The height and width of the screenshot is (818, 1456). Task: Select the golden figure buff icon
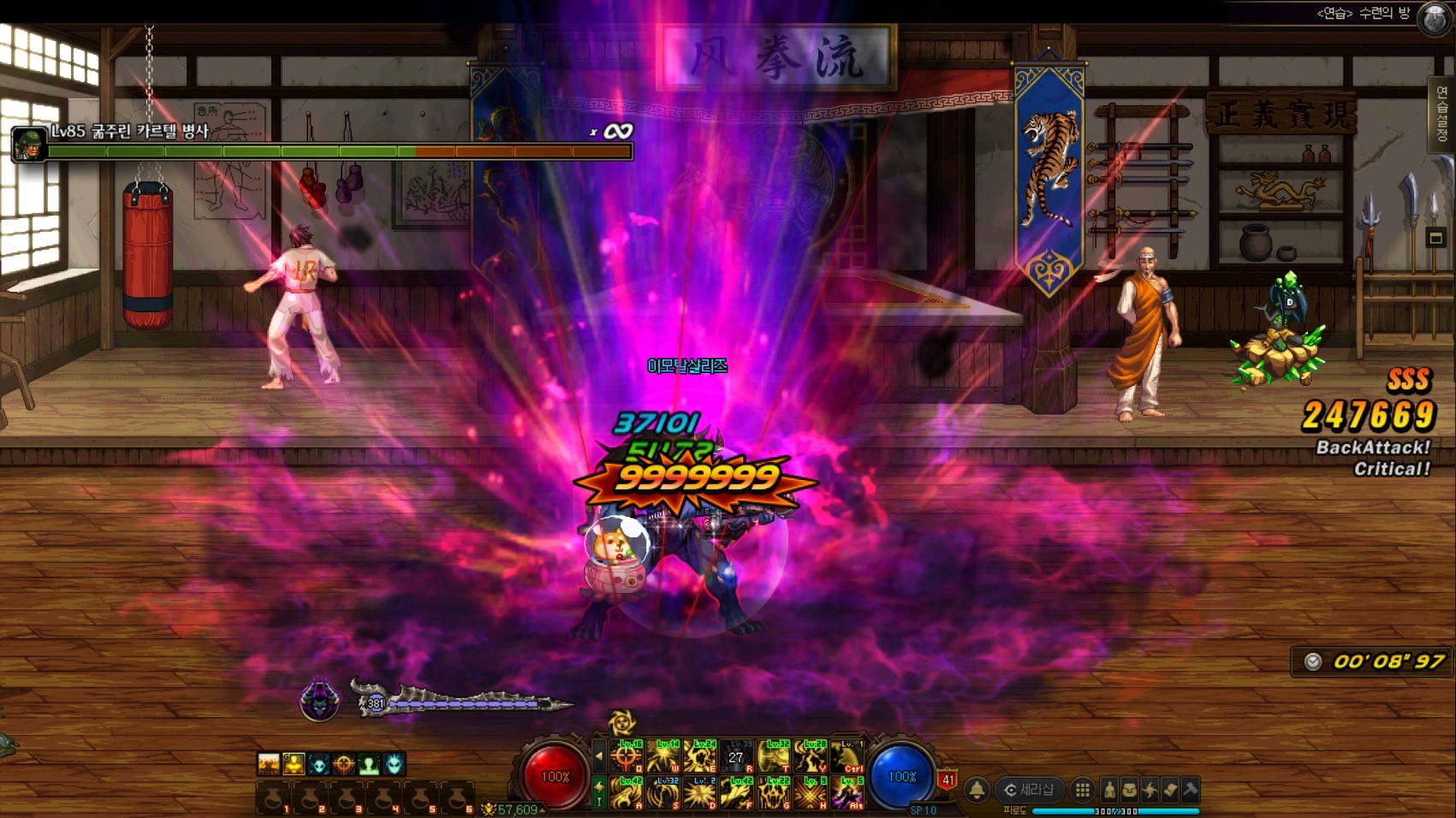pyautogui.click(x=294, y=763)
